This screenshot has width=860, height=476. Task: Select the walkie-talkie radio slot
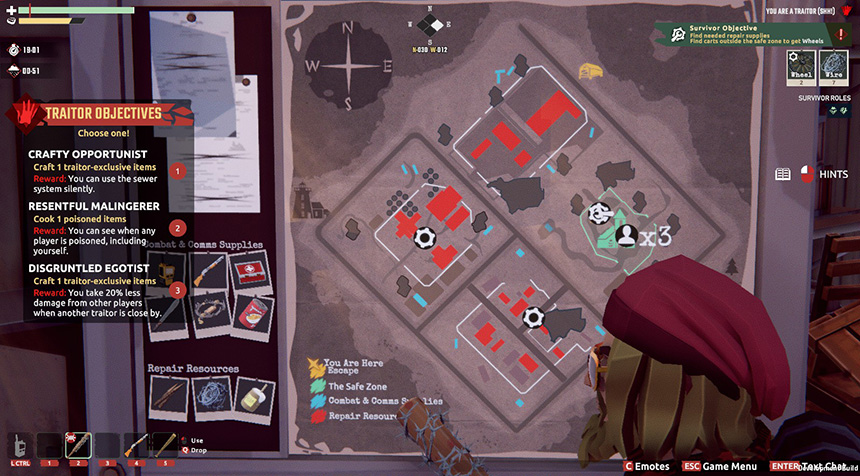[x=21, y=445]
